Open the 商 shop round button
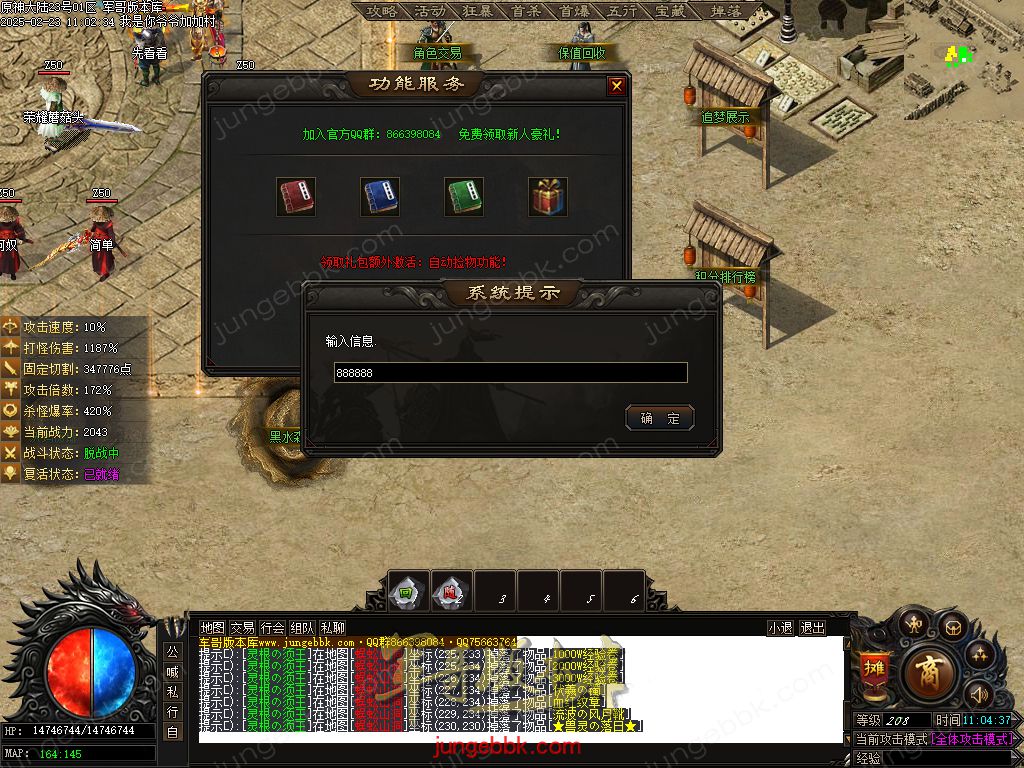The width and height of the screenshot is (1024, 768). coord(929,671)
